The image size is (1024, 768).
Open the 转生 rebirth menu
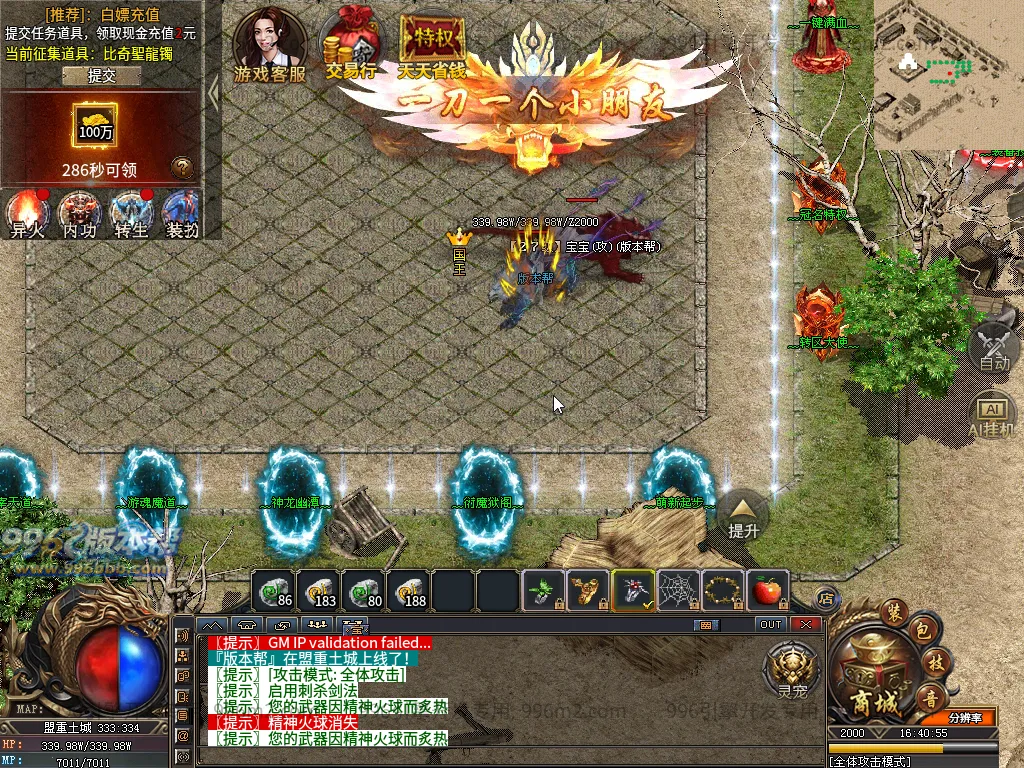[x=130, y=212]
